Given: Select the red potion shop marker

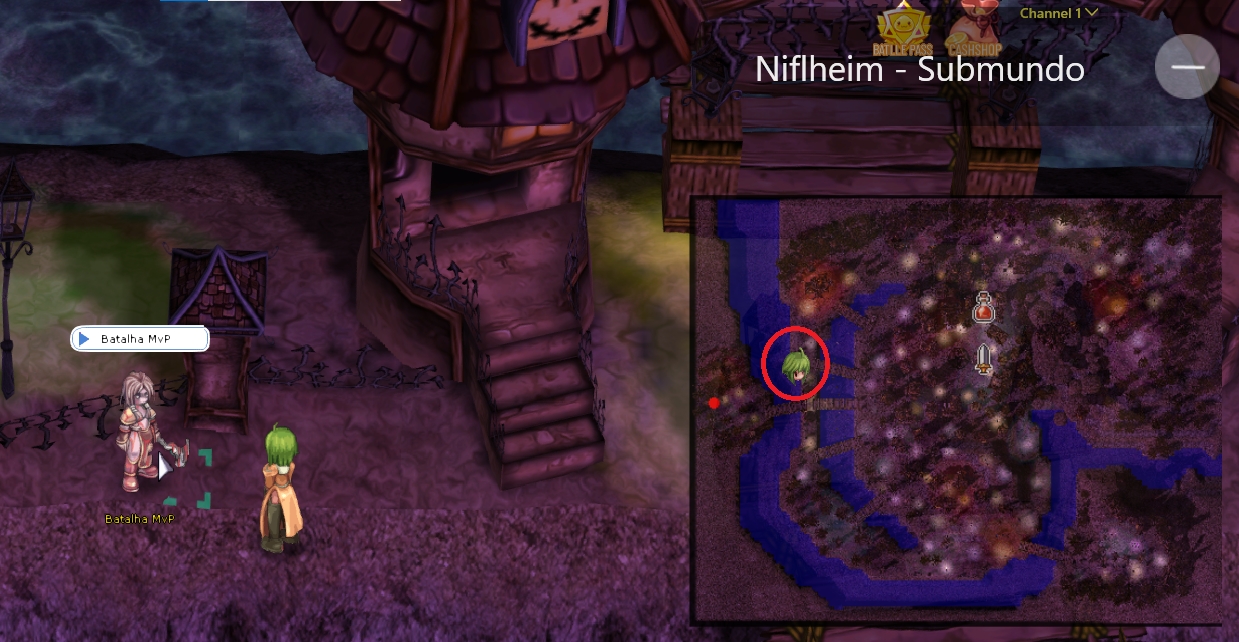Looking at the screenshot, I should click(983, 308).
